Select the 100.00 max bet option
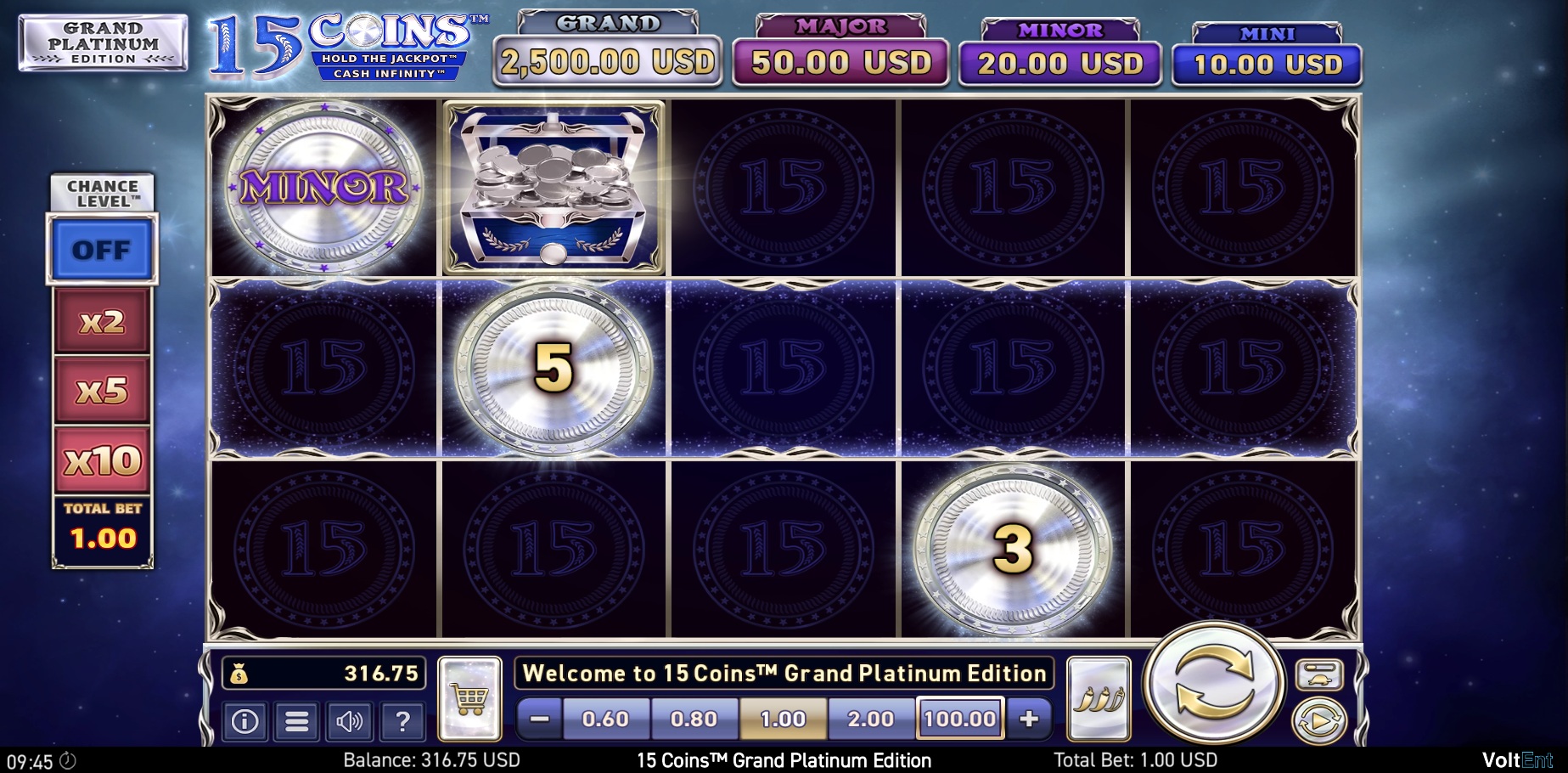This screenshot has height=773, width=1568. click(959, 718)
